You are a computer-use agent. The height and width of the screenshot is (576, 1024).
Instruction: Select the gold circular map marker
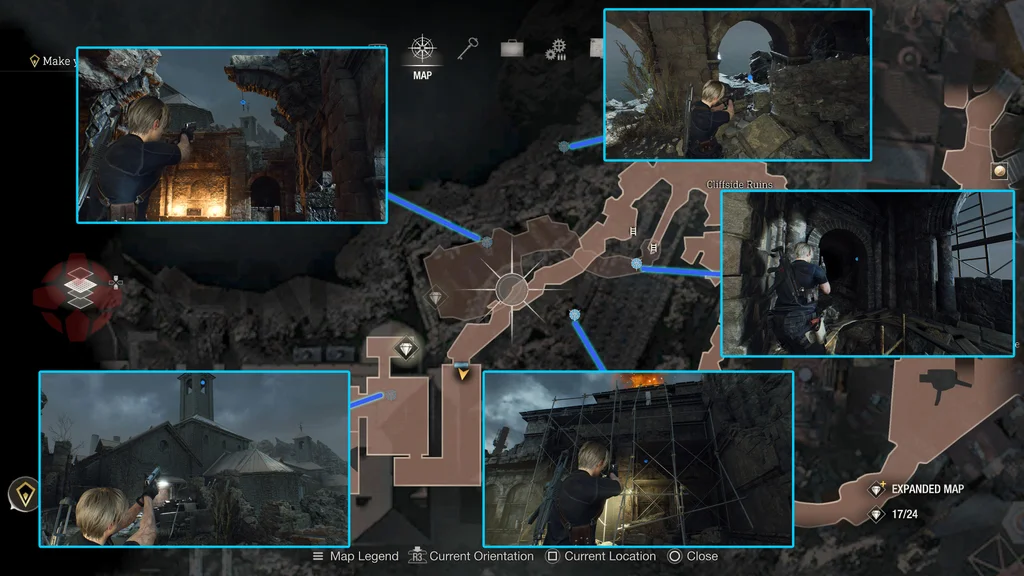[x=999, y=171]
